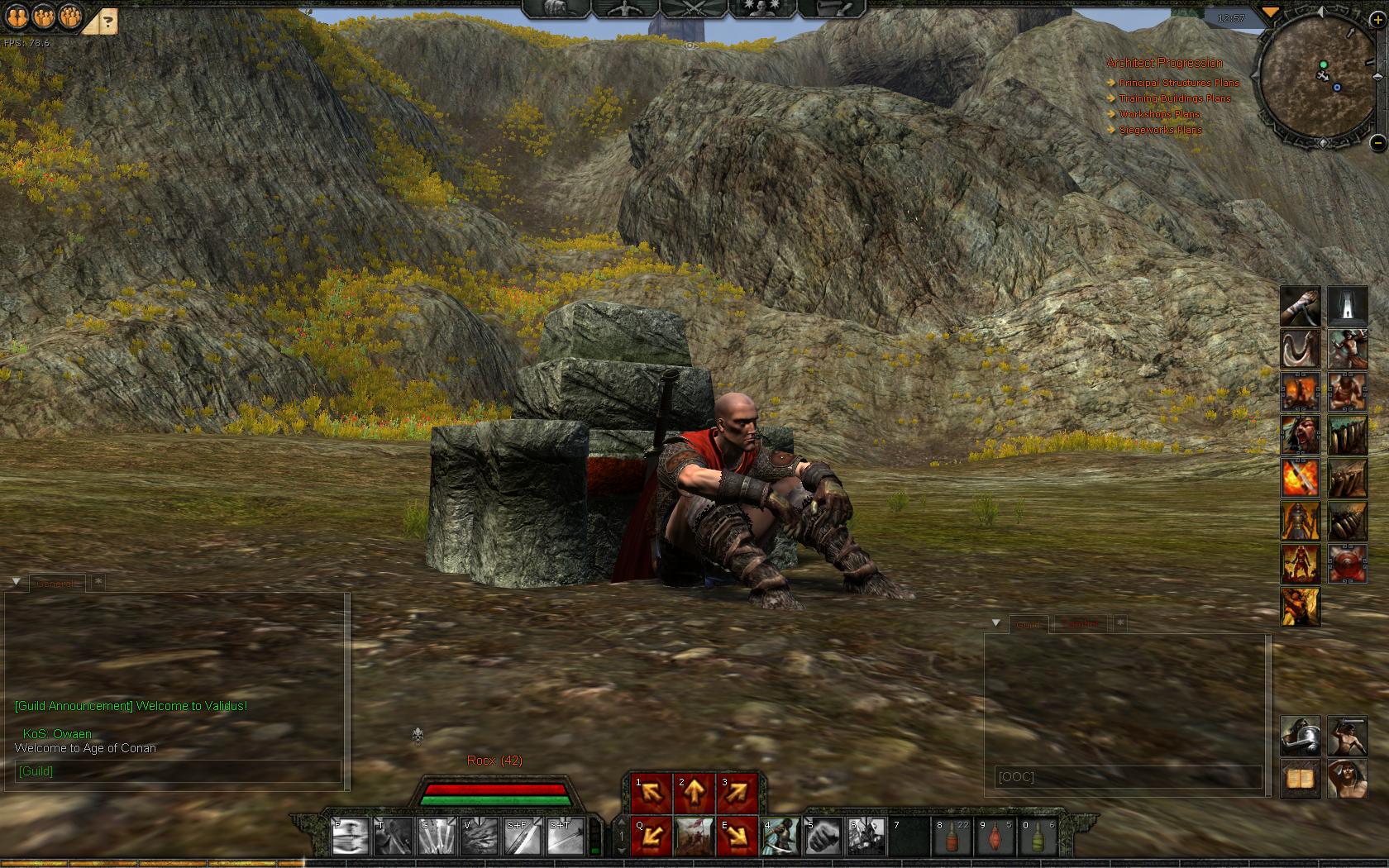This screenshot has width=1389, height=868.
Task: Select the Siegeworks Plans quest entry
Action: click(1160, 130)
